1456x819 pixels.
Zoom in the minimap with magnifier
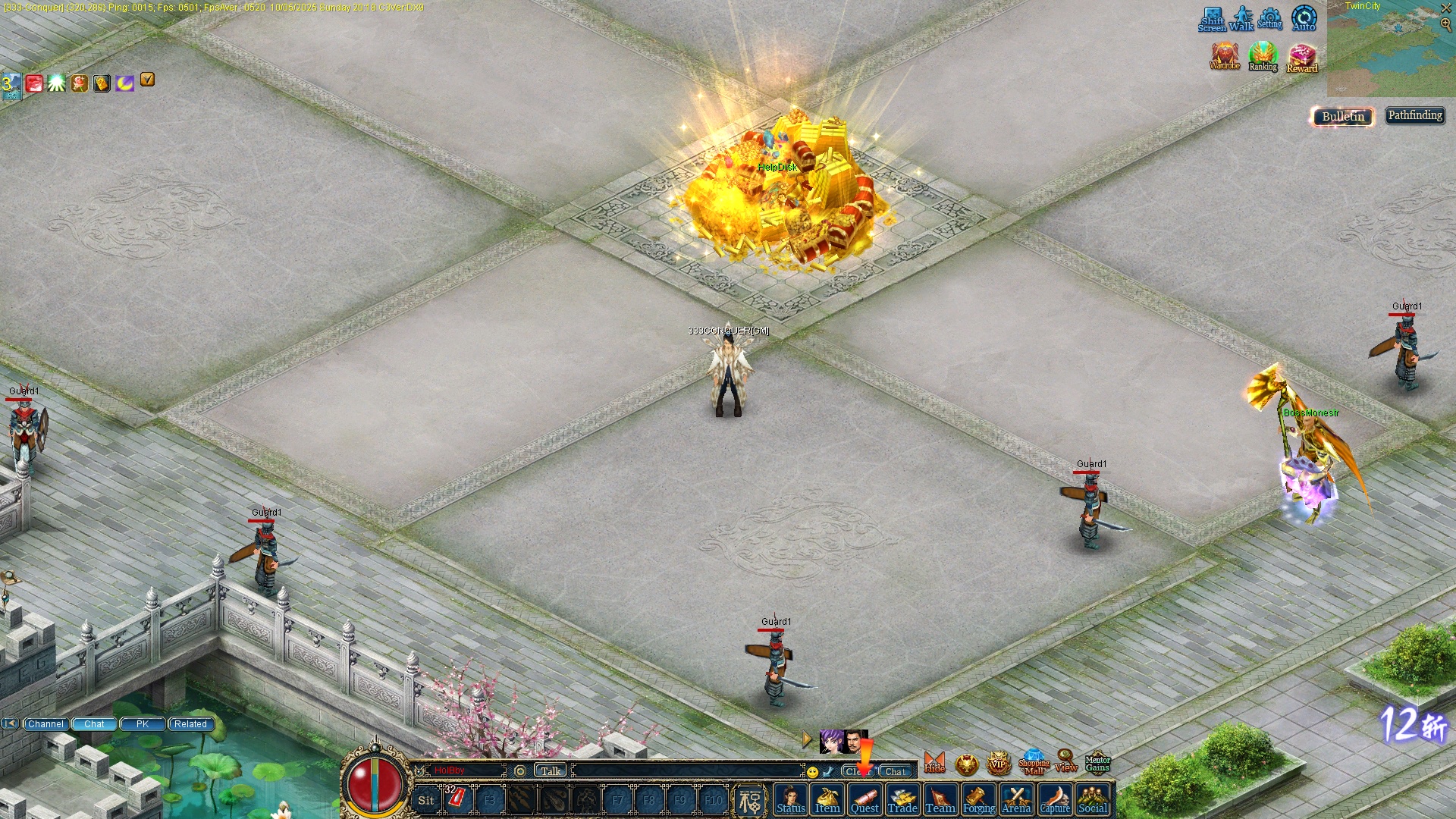(1445, 24)
